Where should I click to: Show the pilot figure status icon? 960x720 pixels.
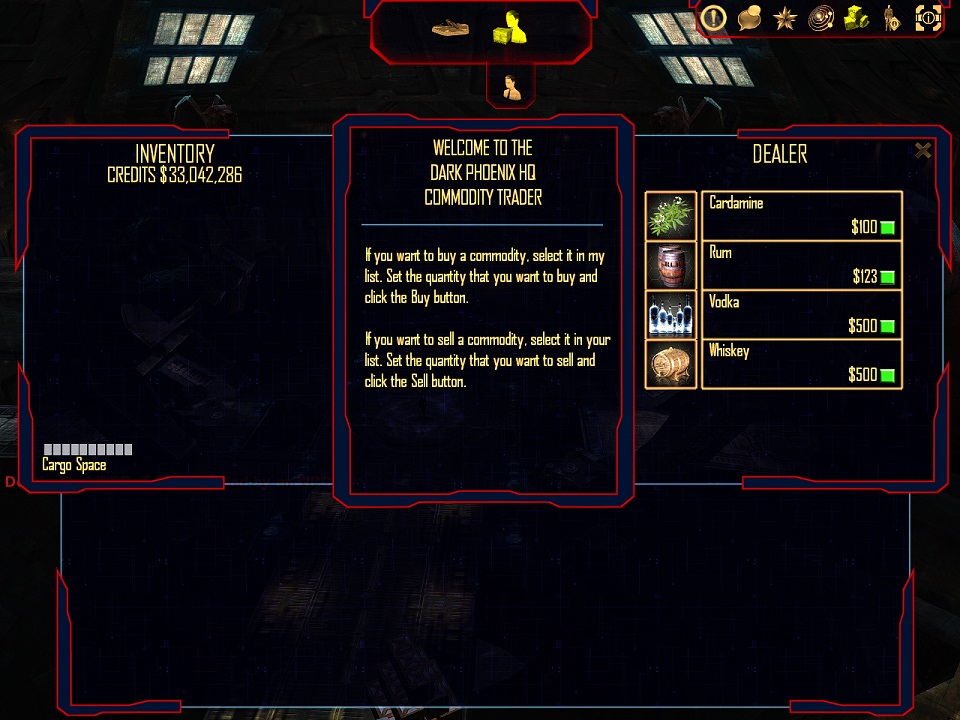point(891,17)
